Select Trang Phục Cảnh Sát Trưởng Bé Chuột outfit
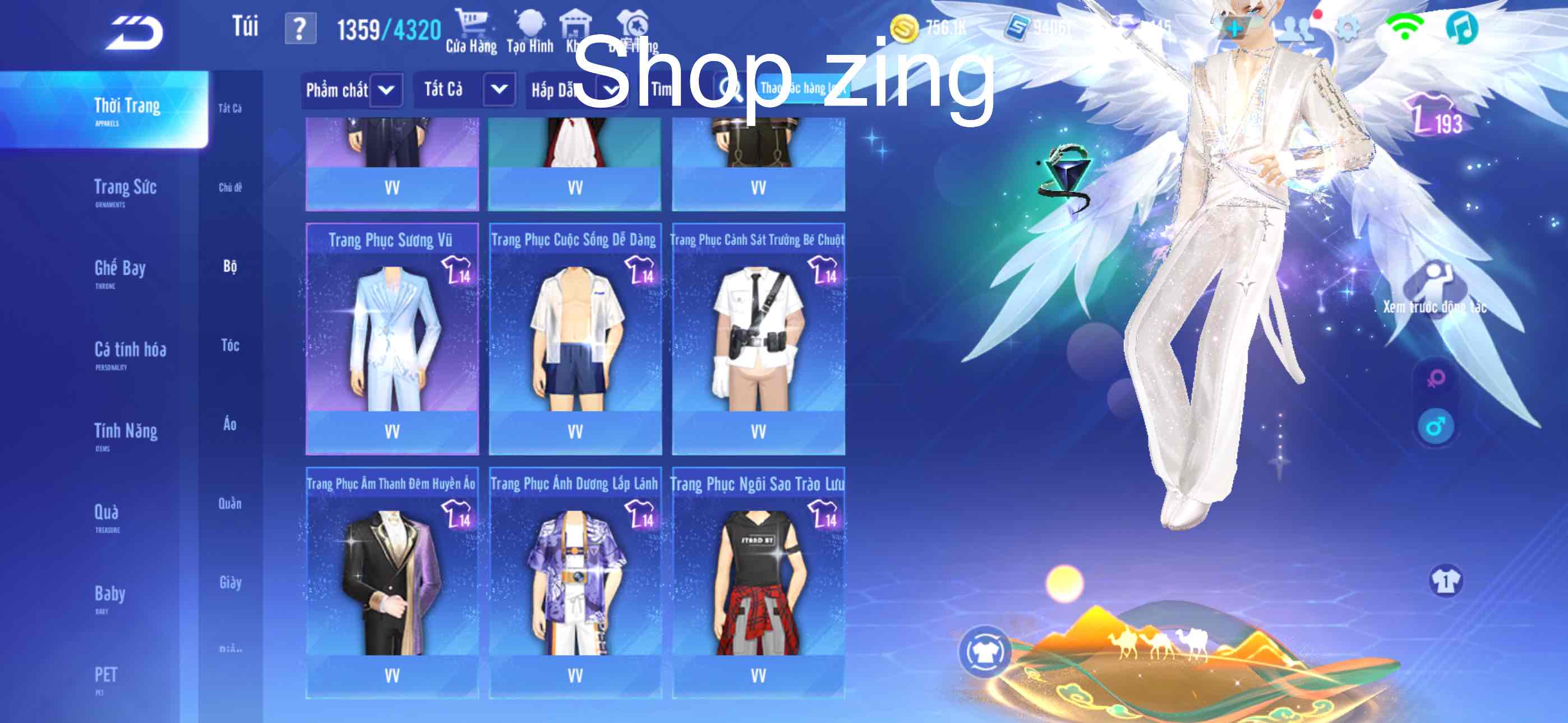Viewport: 1568px width, 723px height. (x=758, y=339)
